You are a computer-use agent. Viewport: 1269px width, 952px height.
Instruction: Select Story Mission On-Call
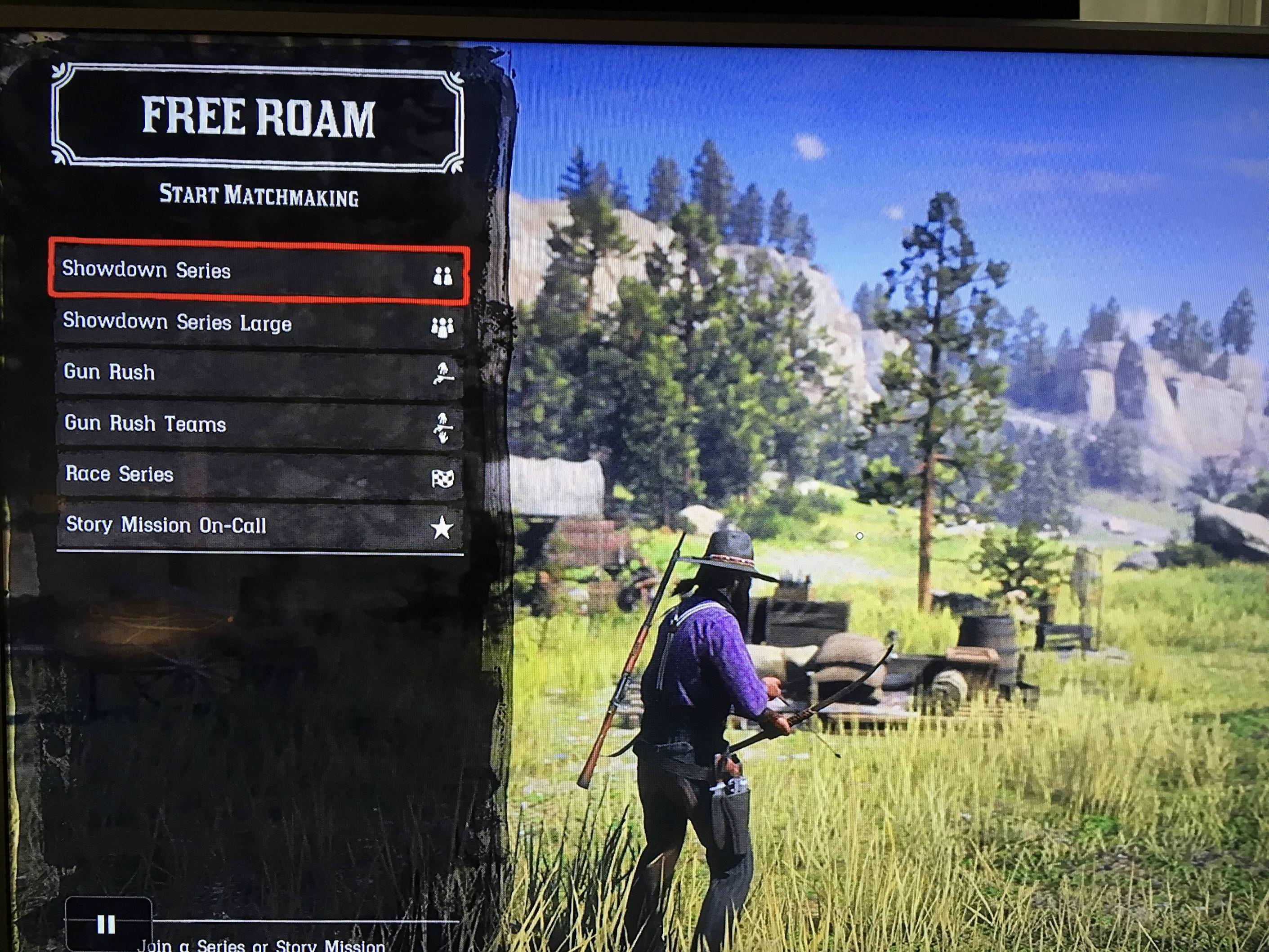click(x=258, y=526)
